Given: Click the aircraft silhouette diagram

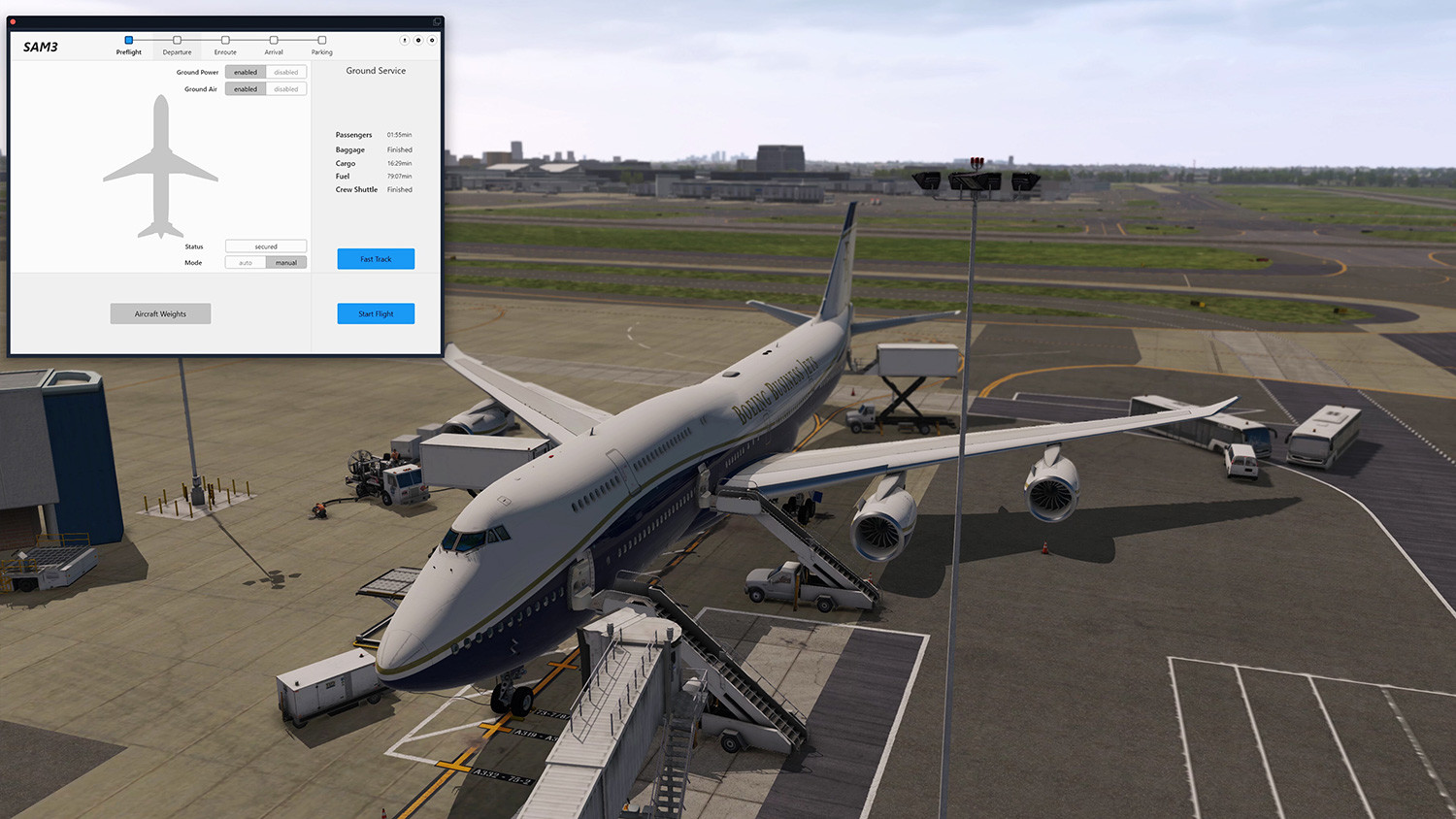Looking at the screenshot, I should click(x=160, y=170).
